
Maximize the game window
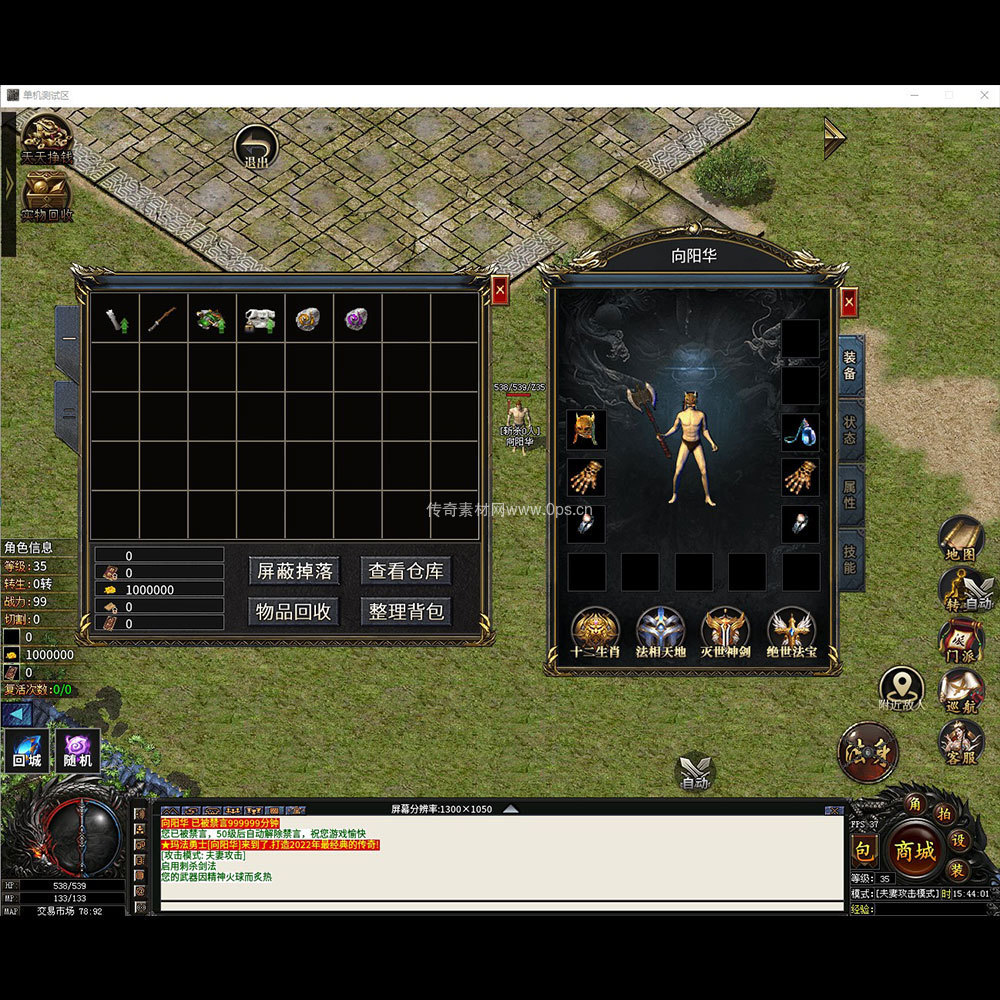point(949,95)
